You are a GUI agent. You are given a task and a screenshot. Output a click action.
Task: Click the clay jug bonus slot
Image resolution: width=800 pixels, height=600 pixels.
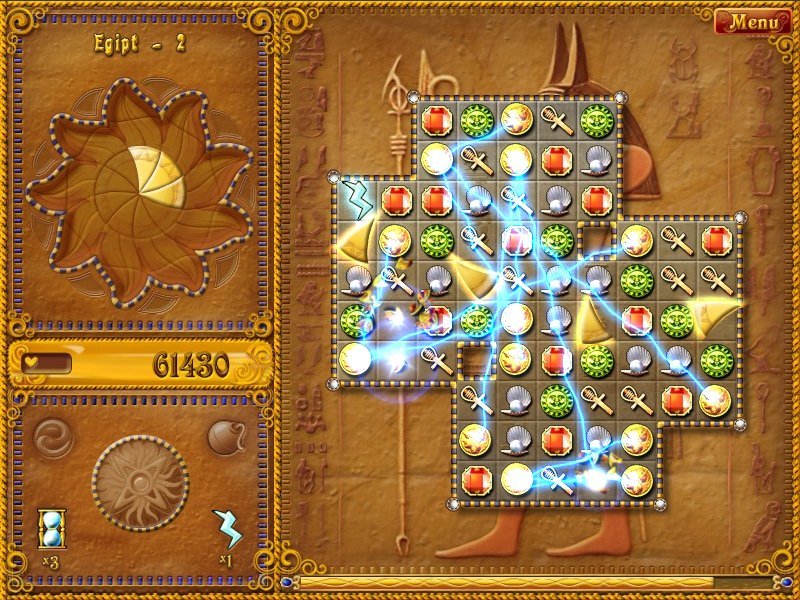[x=225, y=436]
